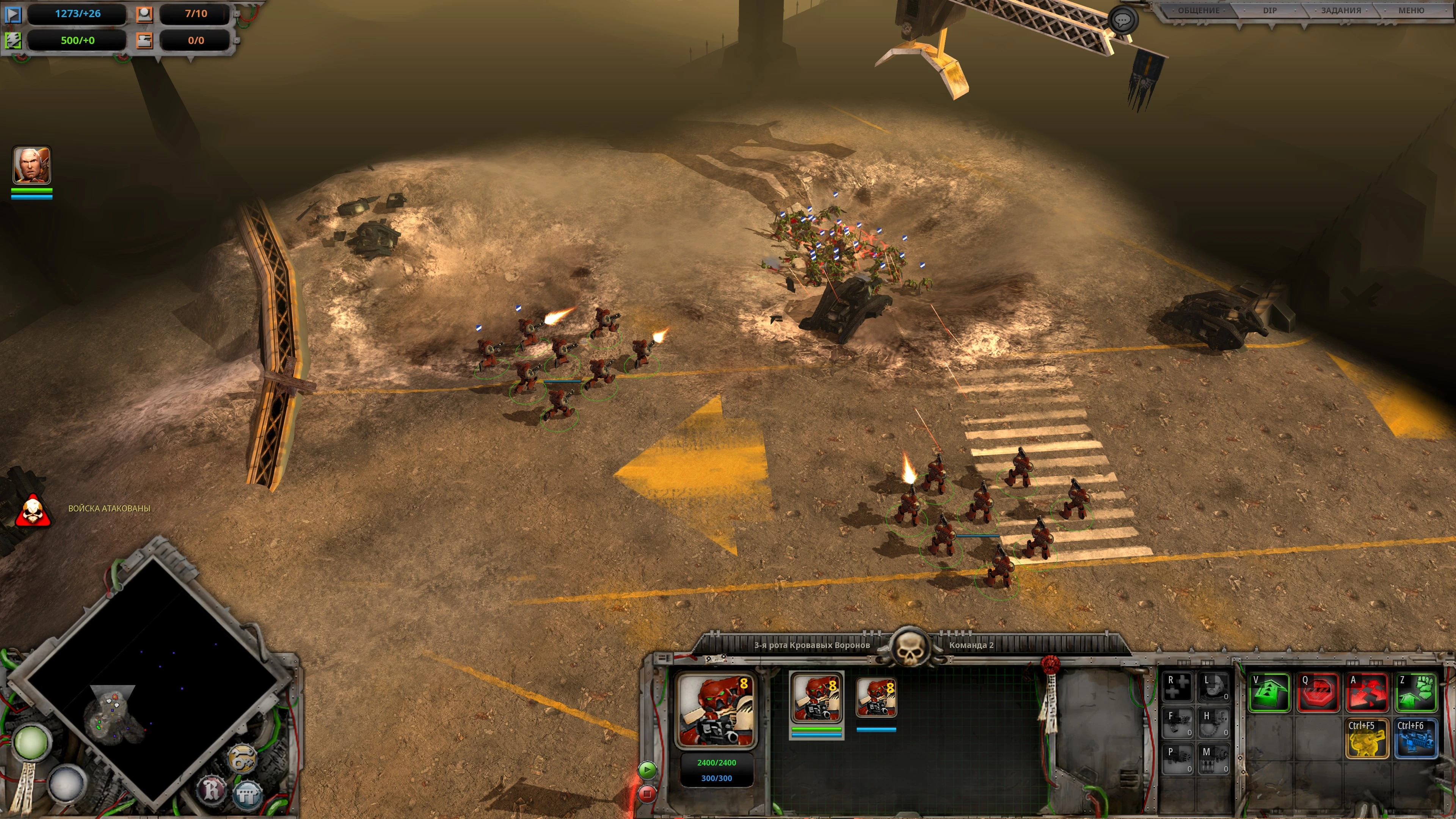Select the highlighted first squad portrait
This screenshot has height=819, width=1456.
point(816,698)
